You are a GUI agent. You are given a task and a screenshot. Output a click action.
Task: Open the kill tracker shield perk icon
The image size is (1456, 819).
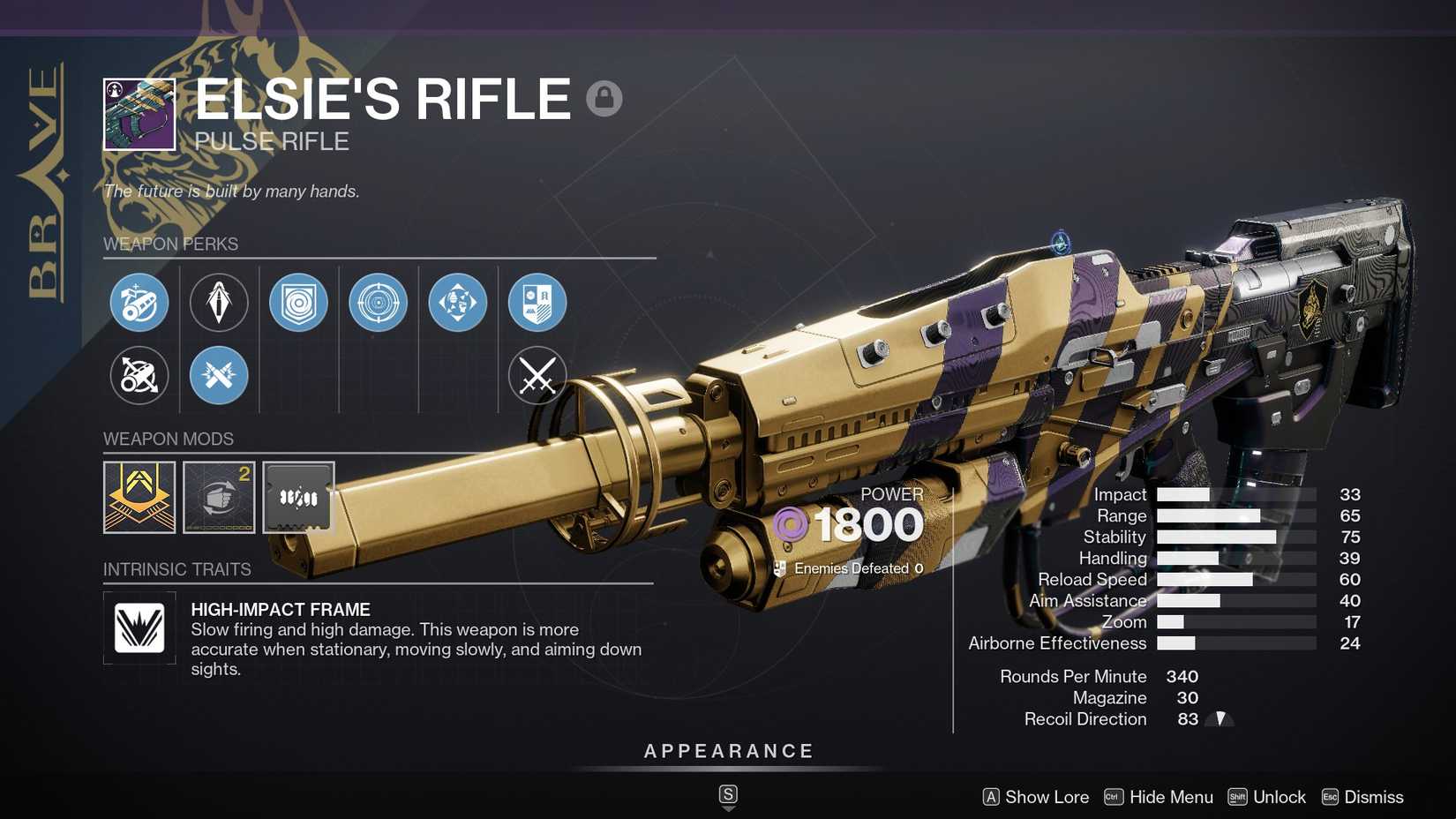pos(537,302)
